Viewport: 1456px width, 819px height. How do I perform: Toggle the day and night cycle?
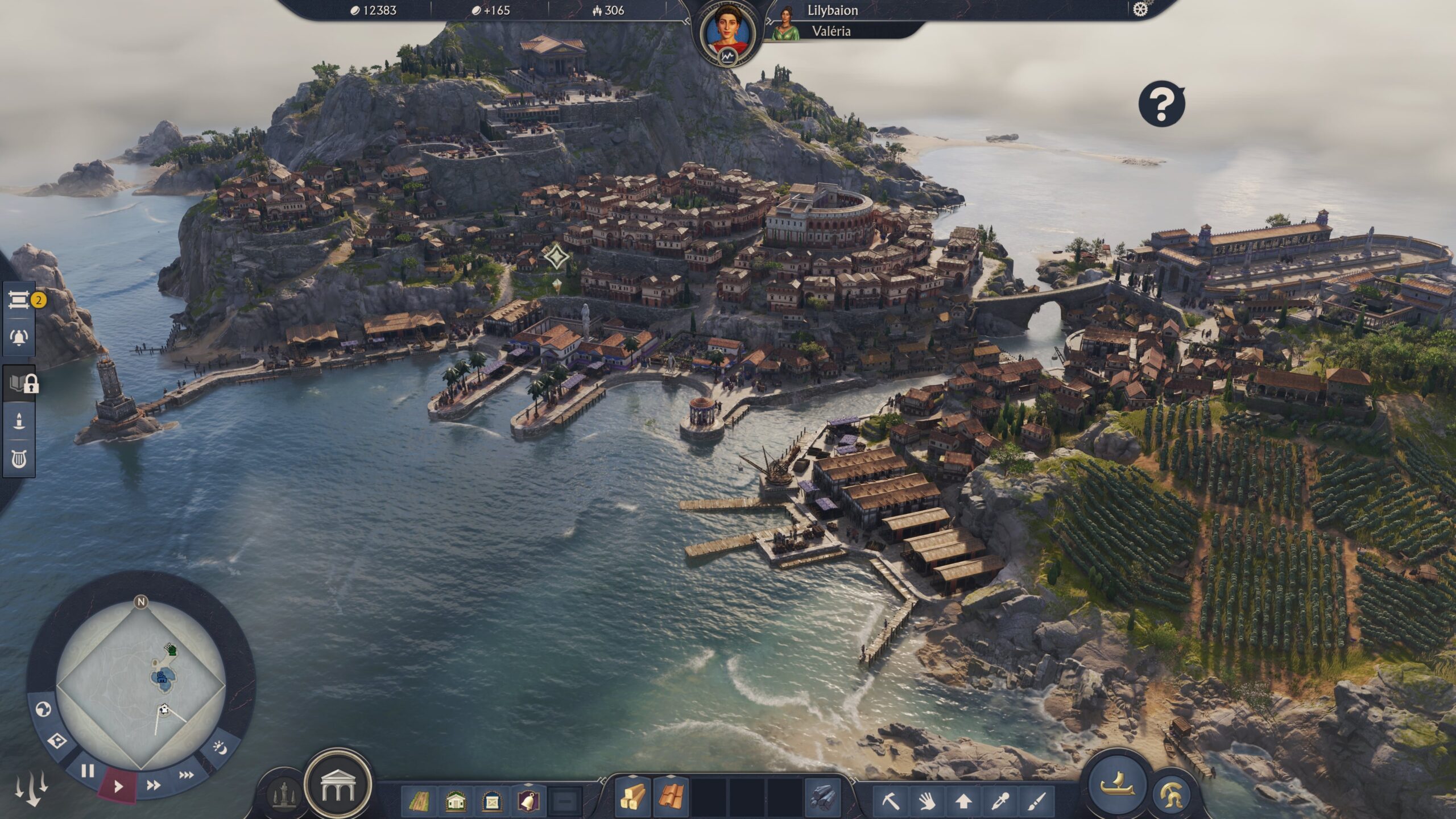(221, 747)
